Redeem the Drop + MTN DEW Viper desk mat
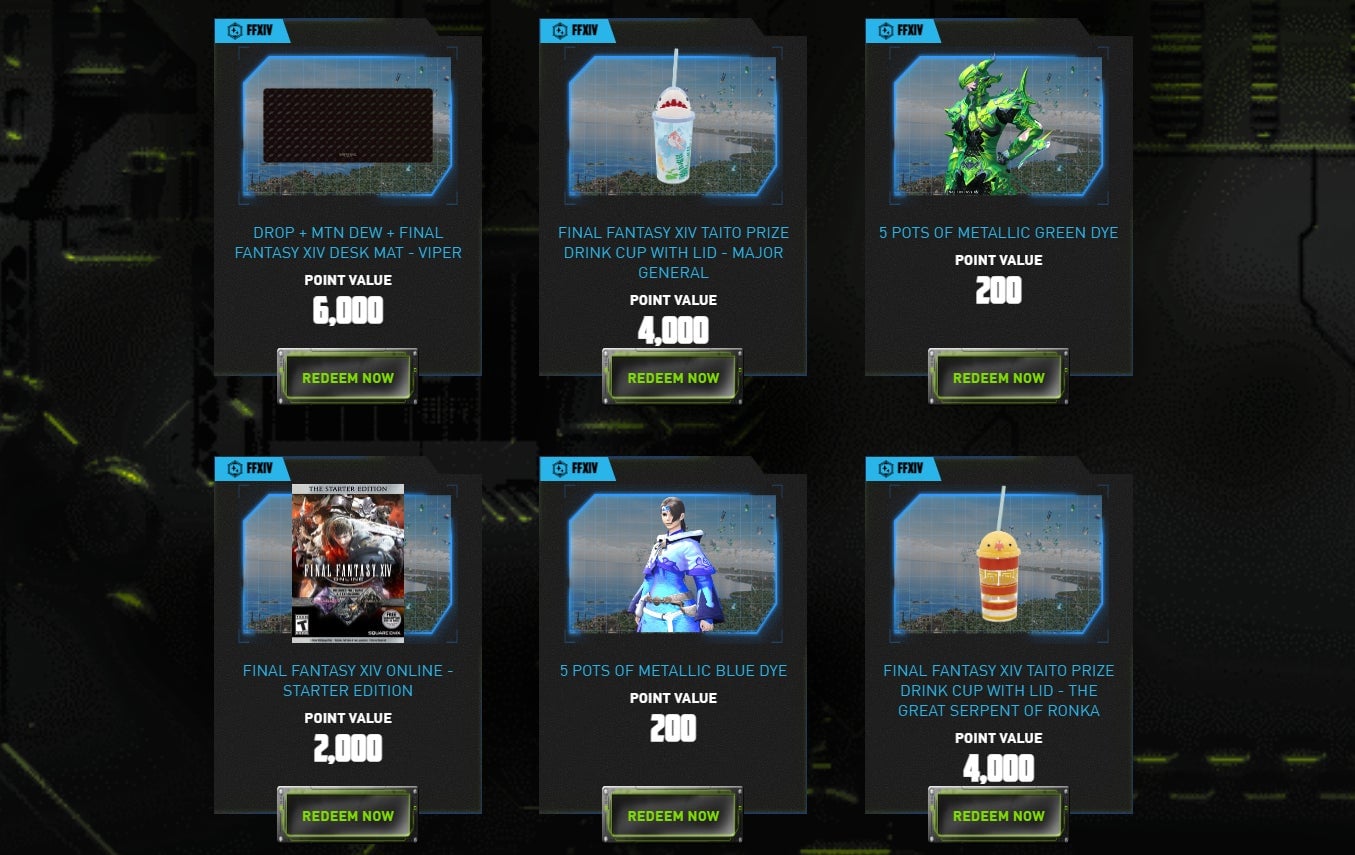The width and height of the screenshot is (1355, 855). (347, 377)
